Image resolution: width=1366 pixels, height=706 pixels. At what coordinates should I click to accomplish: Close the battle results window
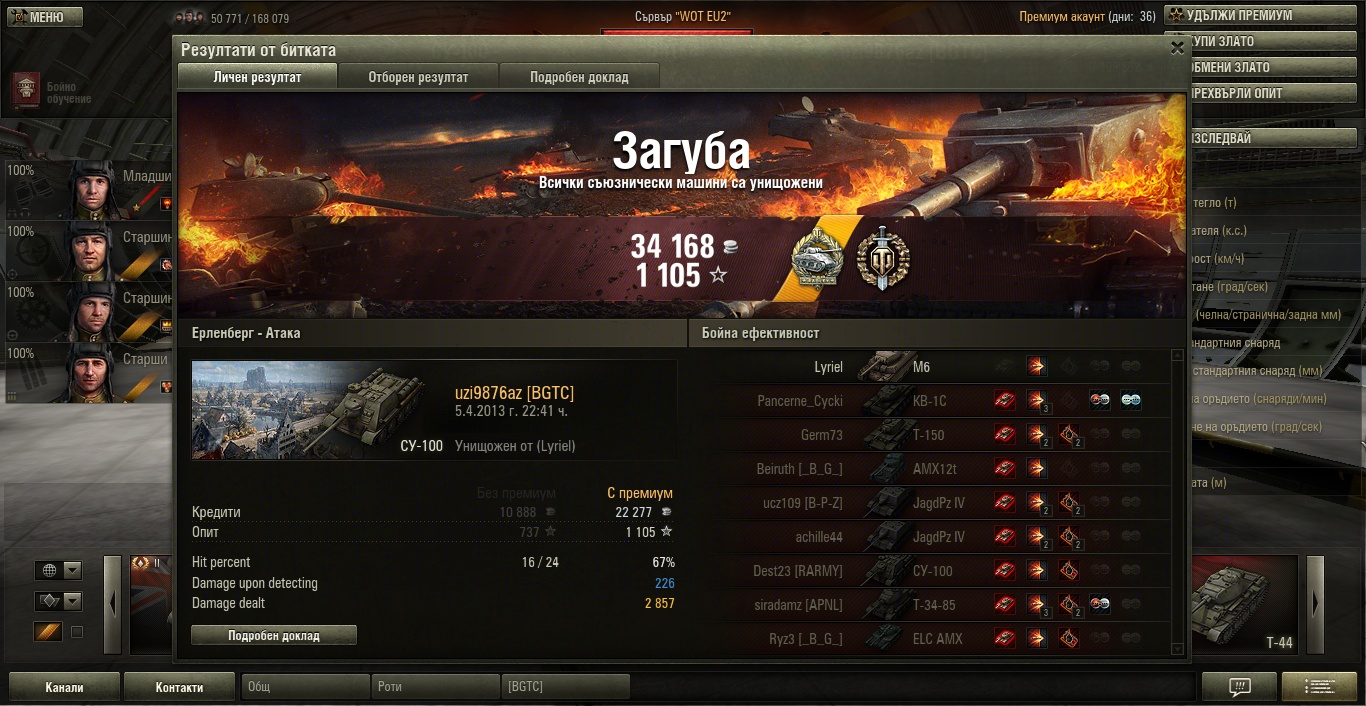(x=1176, y=47)
